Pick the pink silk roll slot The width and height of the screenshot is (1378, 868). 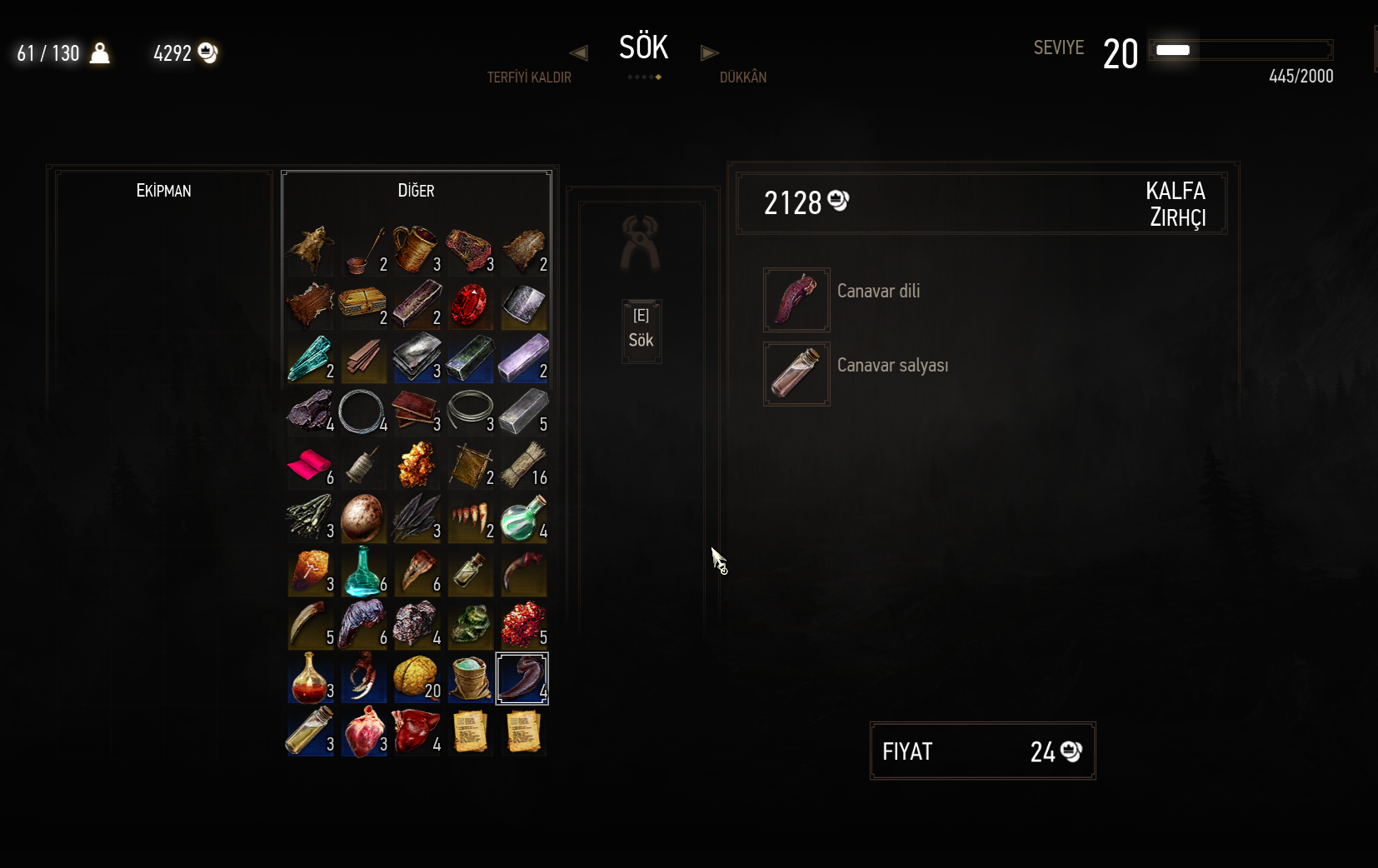(309, 465)
